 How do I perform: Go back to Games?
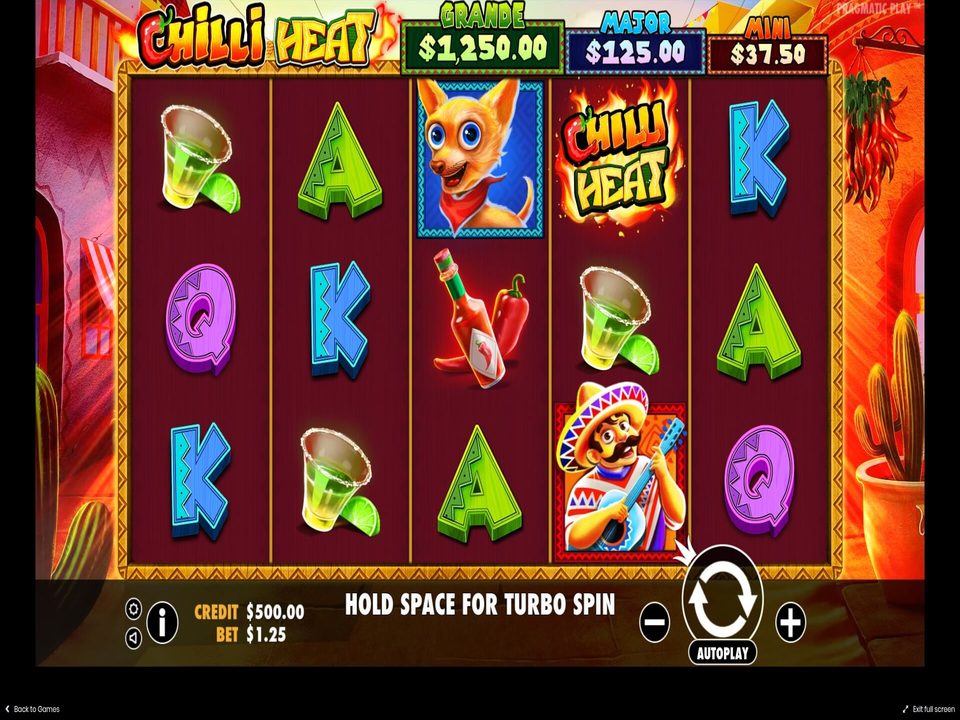click(x=32, y=709)
